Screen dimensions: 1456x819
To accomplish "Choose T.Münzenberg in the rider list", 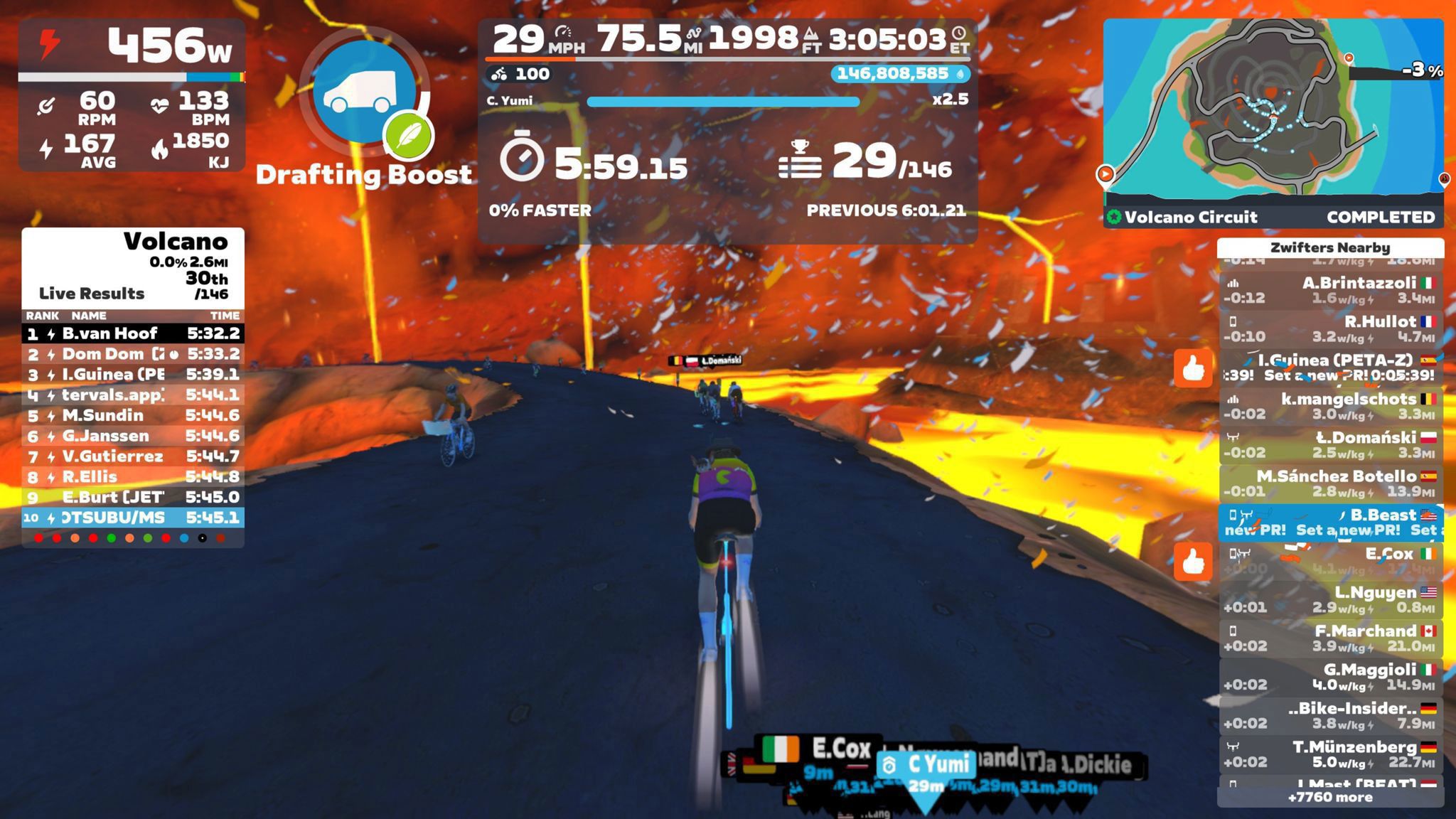I will click(x=1330, y=754).
